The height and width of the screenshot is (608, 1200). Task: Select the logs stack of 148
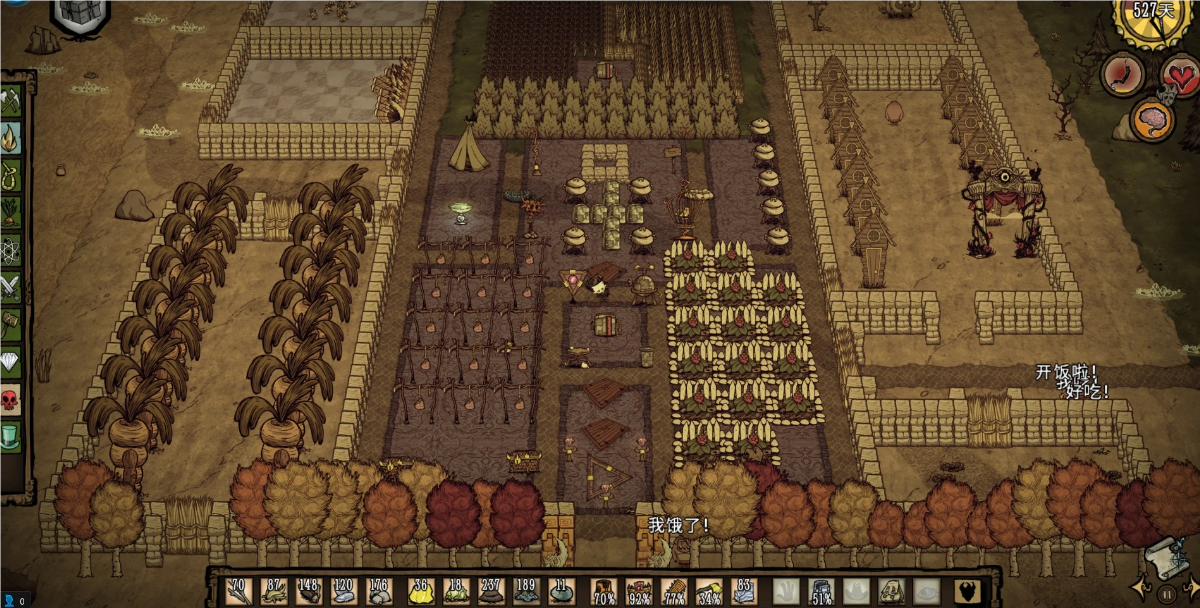click(309, 590)
